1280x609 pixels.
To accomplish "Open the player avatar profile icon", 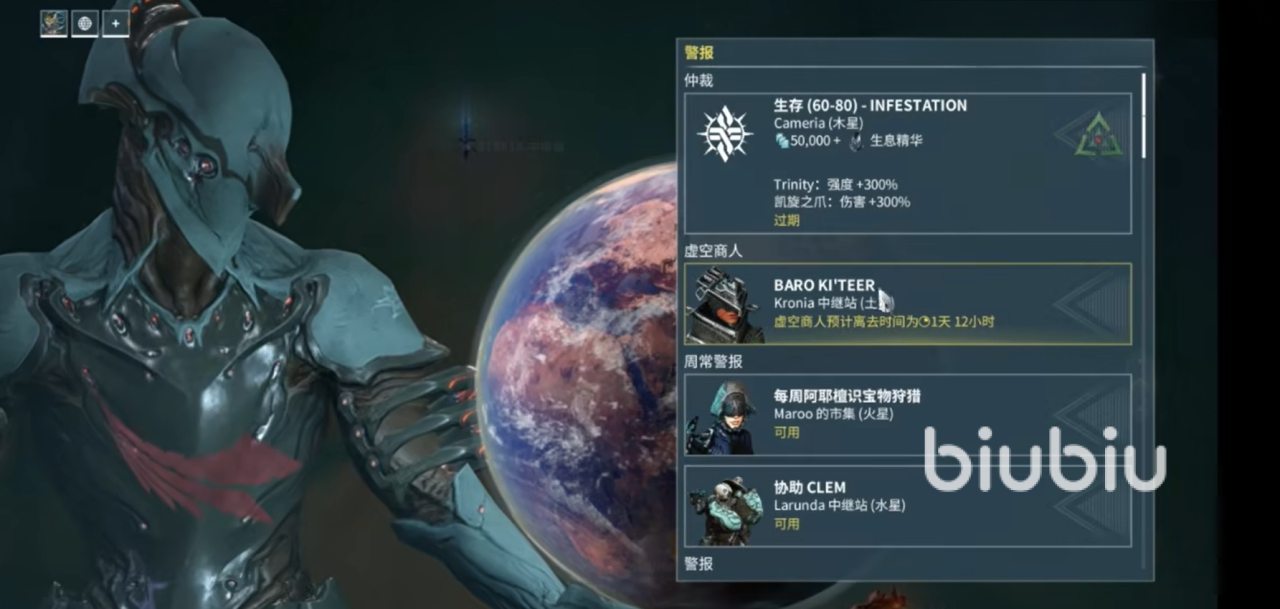I will click(x=54, y=23).
